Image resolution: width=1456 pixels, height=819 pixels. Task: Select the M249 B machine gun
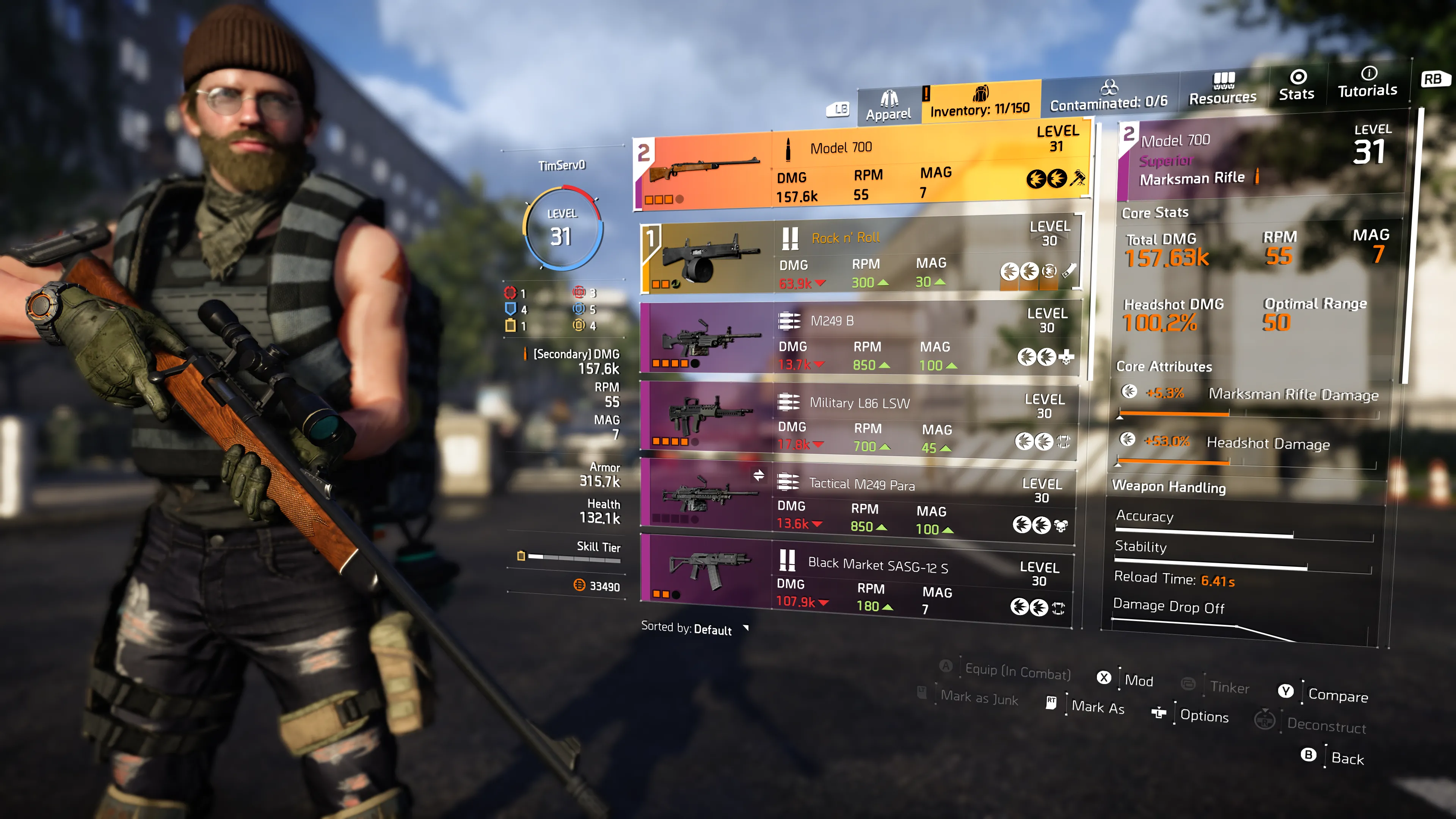coord(859,339)
